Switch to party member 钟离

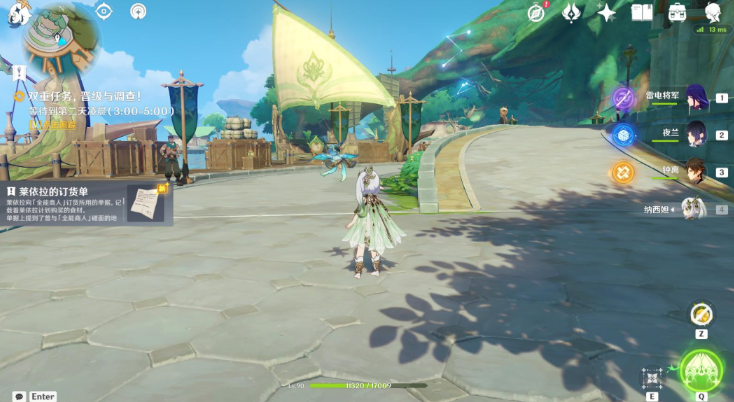pos(696,171)
